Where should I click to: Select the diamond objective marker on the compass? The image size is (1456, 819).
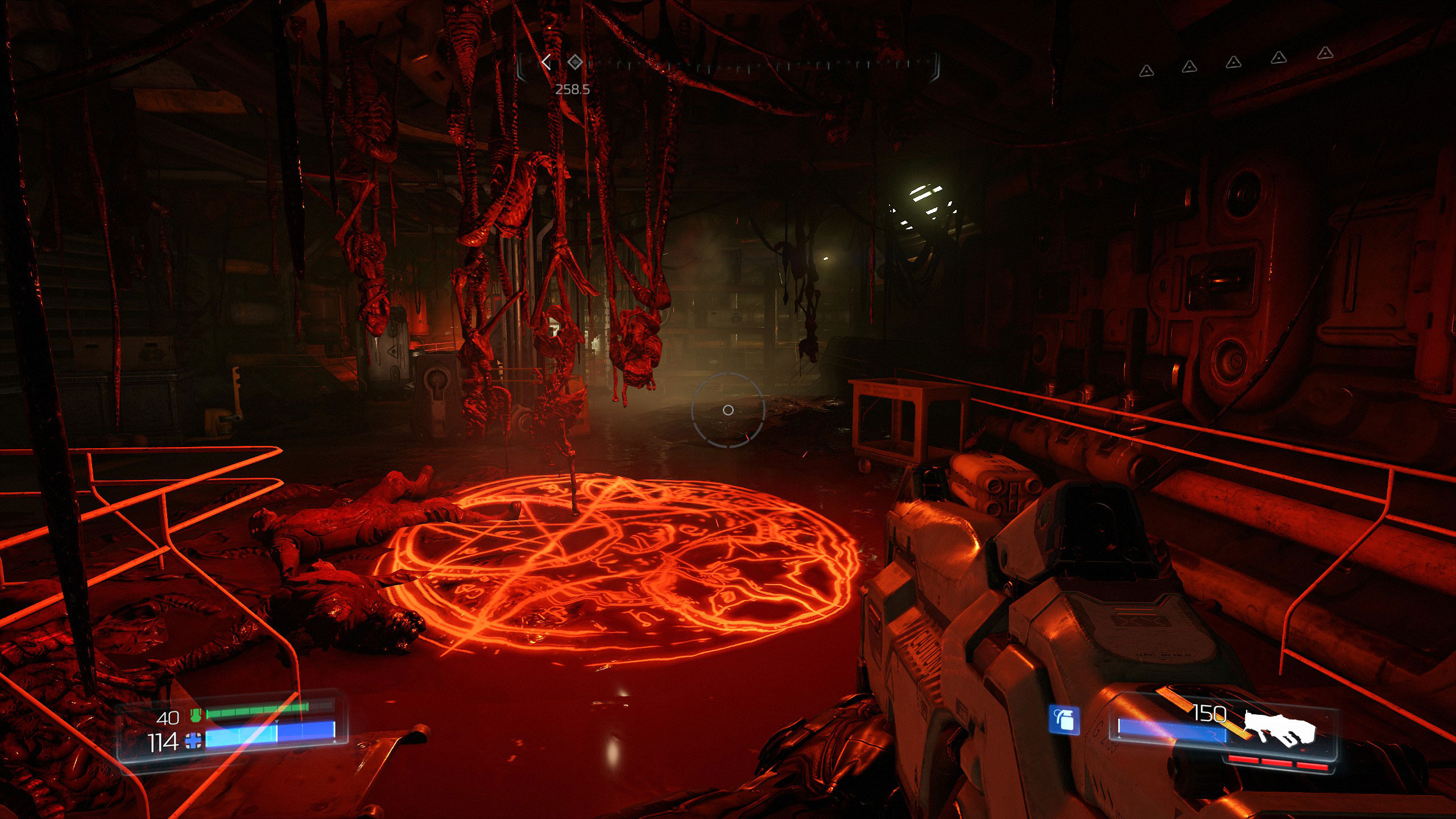[x=576, y=62]
